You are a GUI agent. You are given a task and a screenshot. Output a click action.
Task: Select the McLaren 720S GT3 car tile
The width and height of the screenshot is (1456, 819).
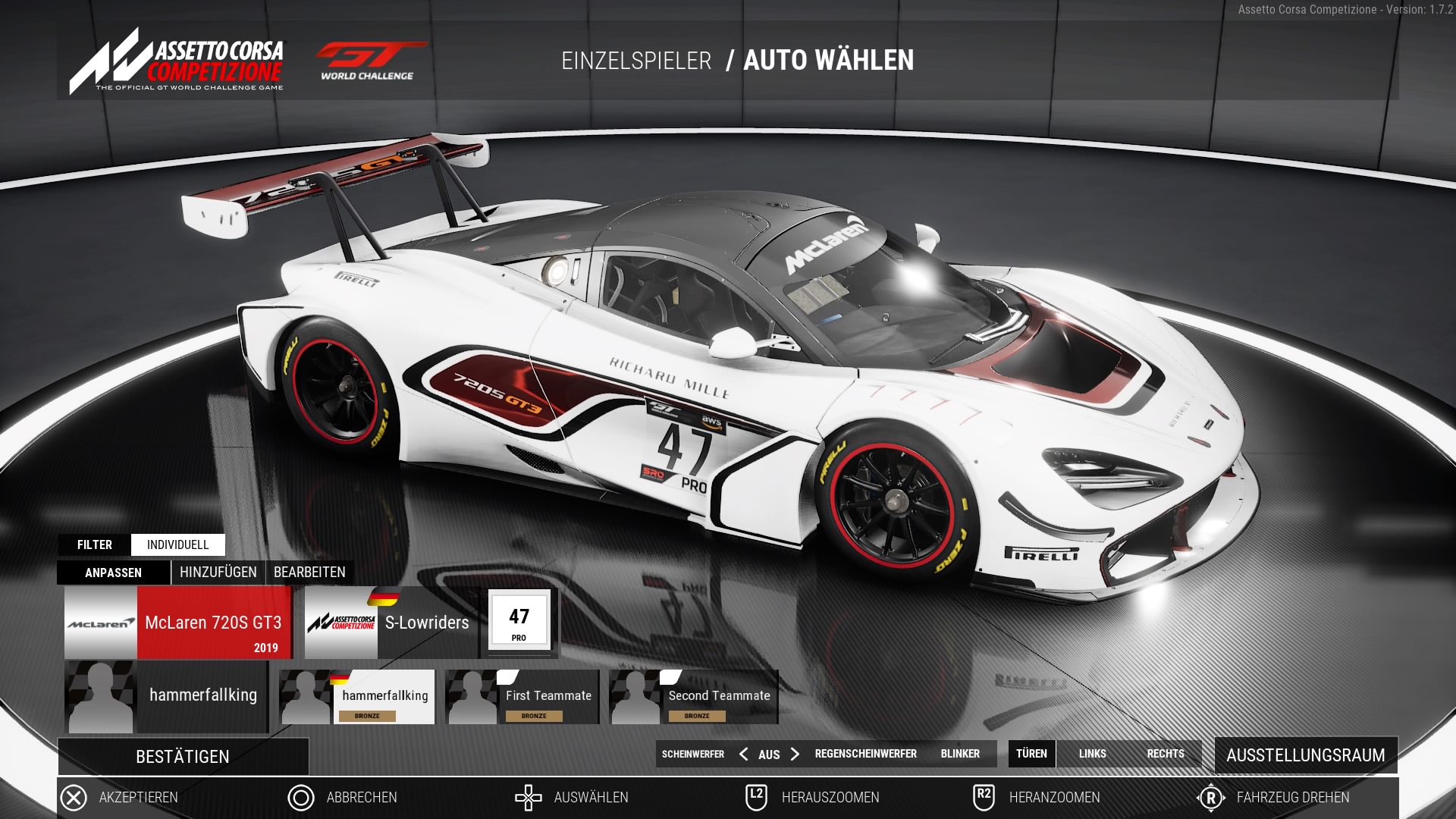click(178, 623)
